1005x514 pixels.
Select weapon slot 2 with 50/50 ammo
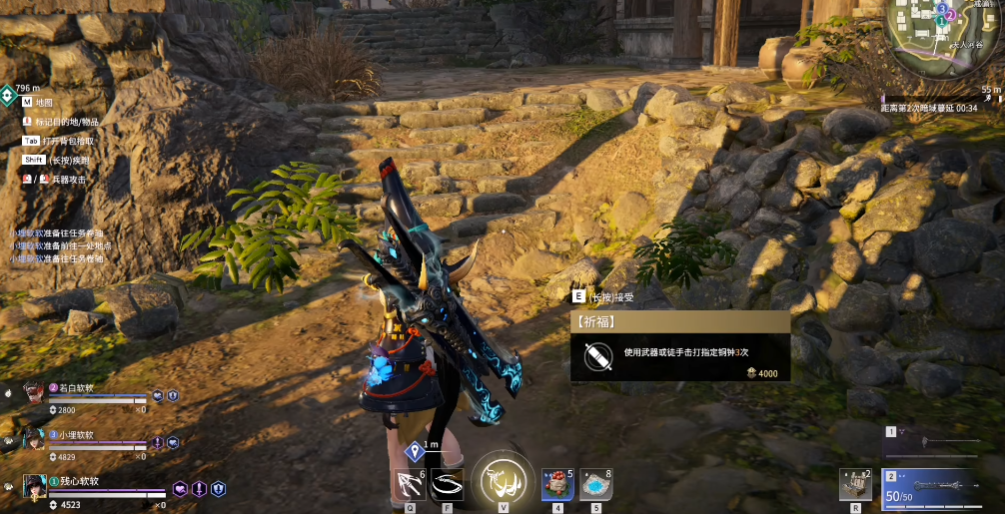click(933, 485)
